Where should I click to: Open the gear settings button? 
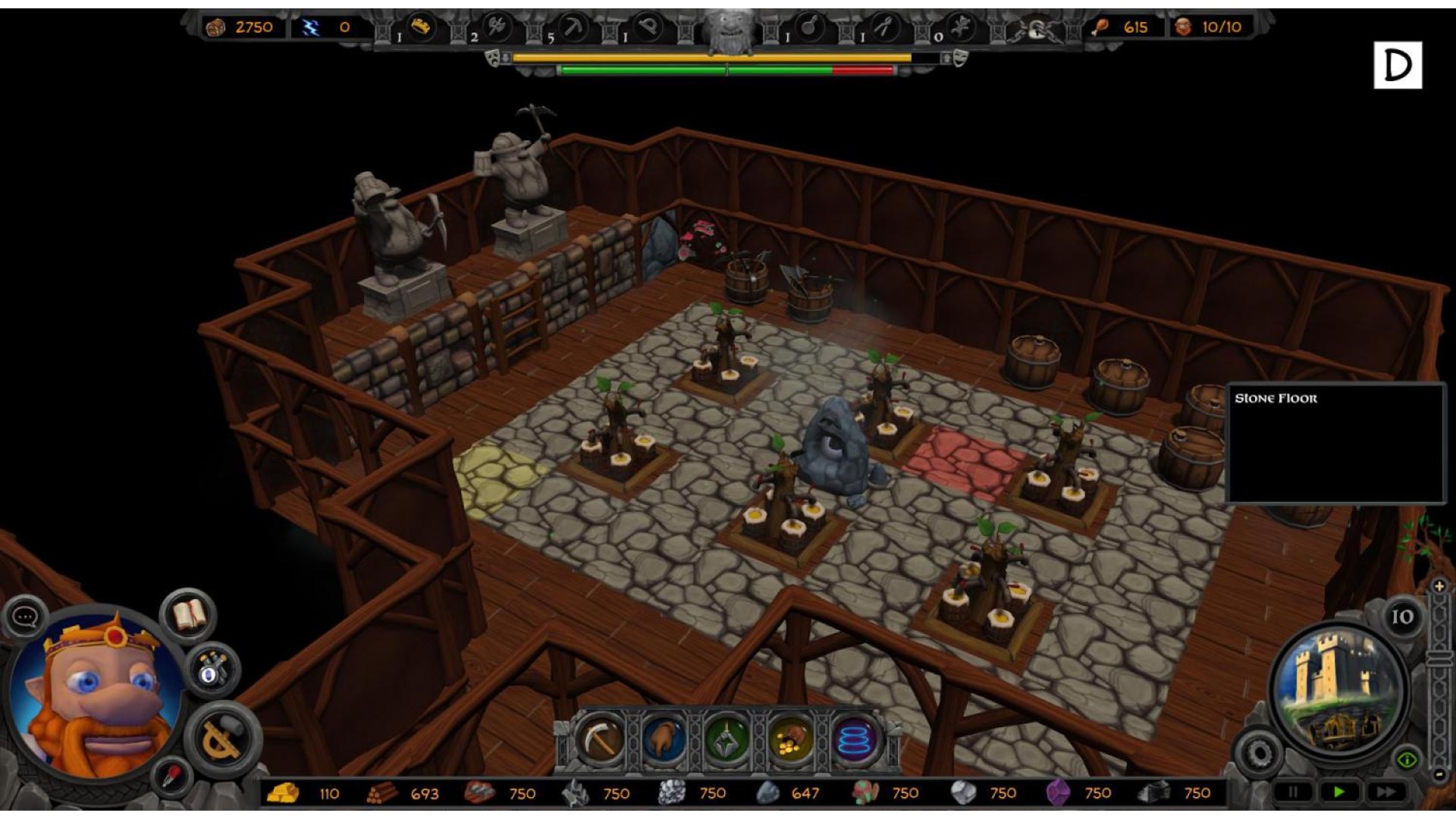pyautogui.click(x=1260, y=753)
